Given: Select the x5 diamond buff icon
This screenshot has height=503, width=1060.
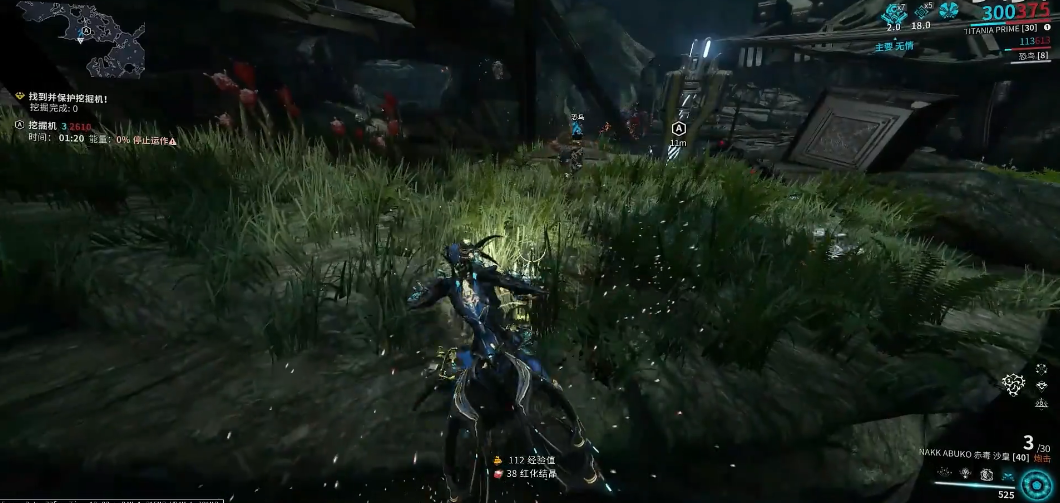Looking at the screenshot, I should coord(920,12).
